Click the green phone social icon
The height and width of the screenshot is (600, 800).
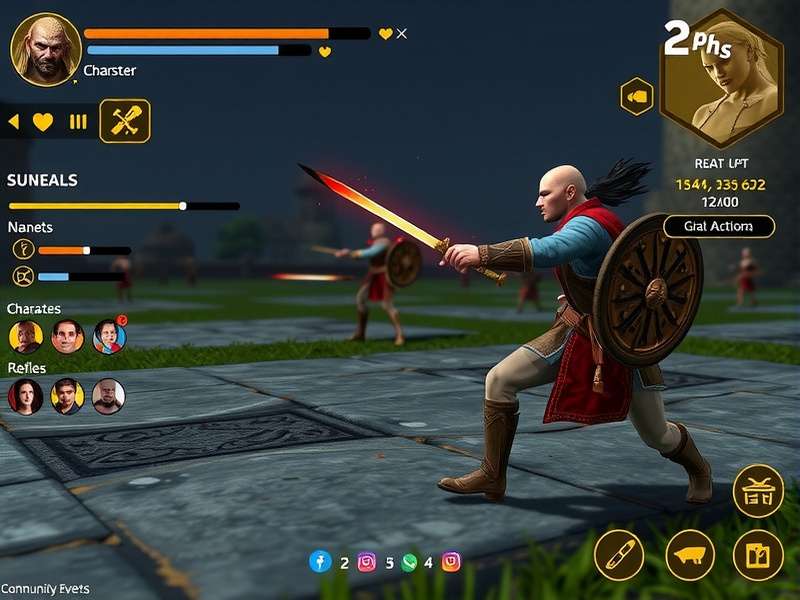pos(409,563)
